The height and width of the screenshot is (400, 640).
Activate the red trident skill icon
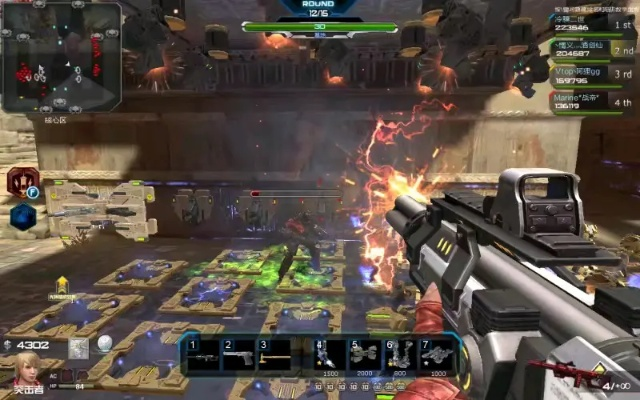pyautogui.click(x=20, y=182)
